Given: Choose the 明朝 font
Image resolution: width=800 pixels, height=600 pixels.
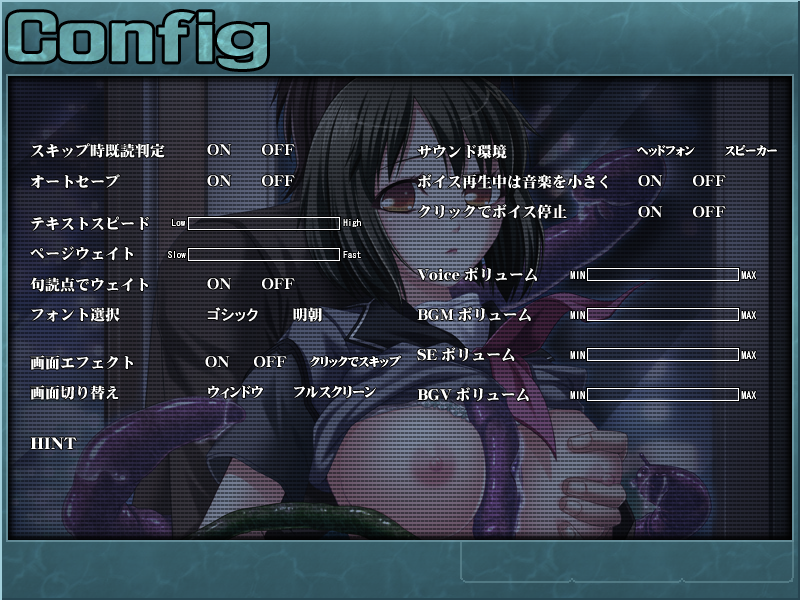Looking at the screenshot, I should click(307, 315).
